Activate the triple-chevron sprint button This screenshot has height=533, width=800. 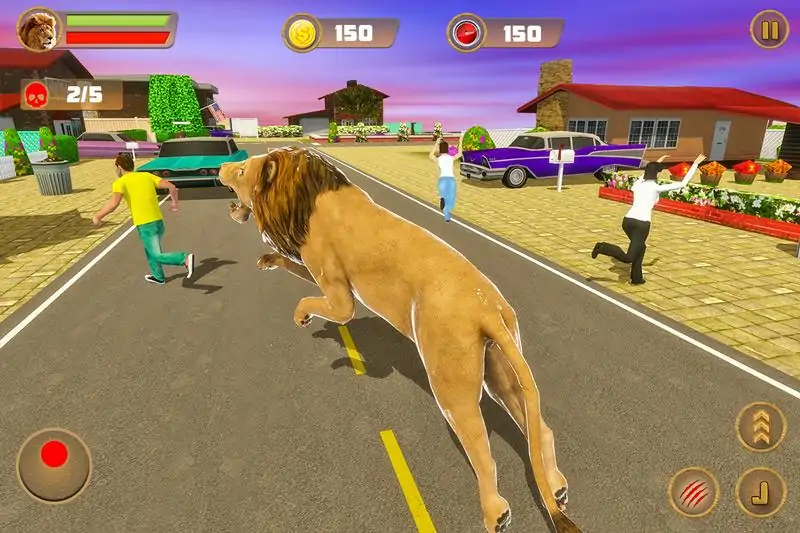760,426
